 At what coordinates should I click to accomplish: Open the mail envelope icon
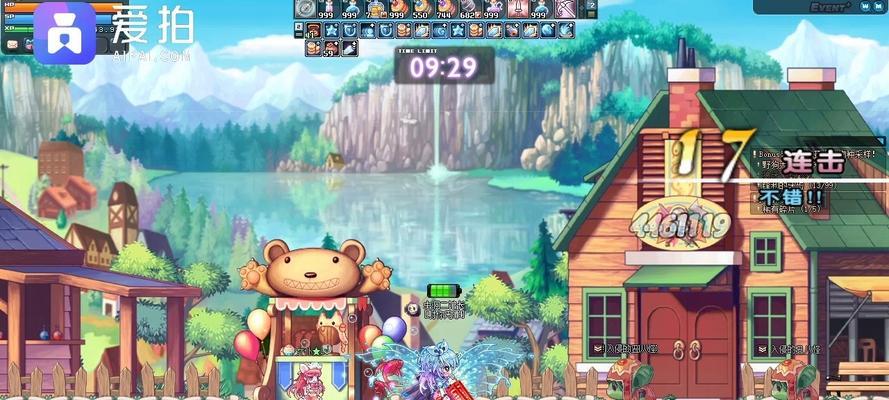pyautogui.click(x=13, y=46)
